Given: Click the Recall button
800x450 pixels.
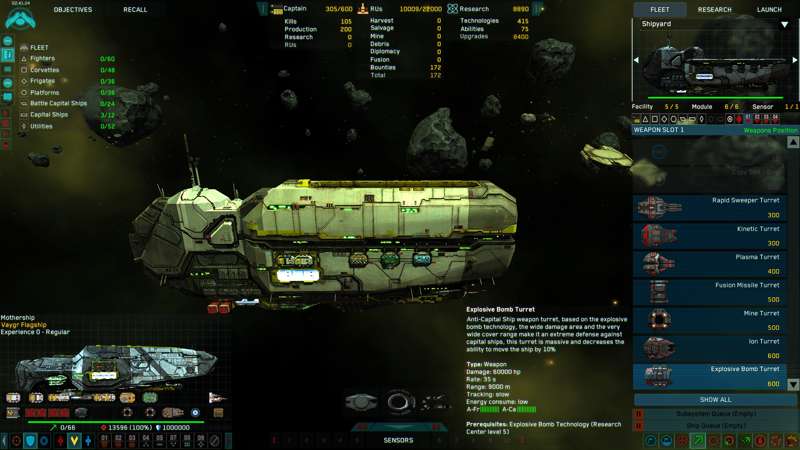Looking at the screenshot, I should click(135, 9).
